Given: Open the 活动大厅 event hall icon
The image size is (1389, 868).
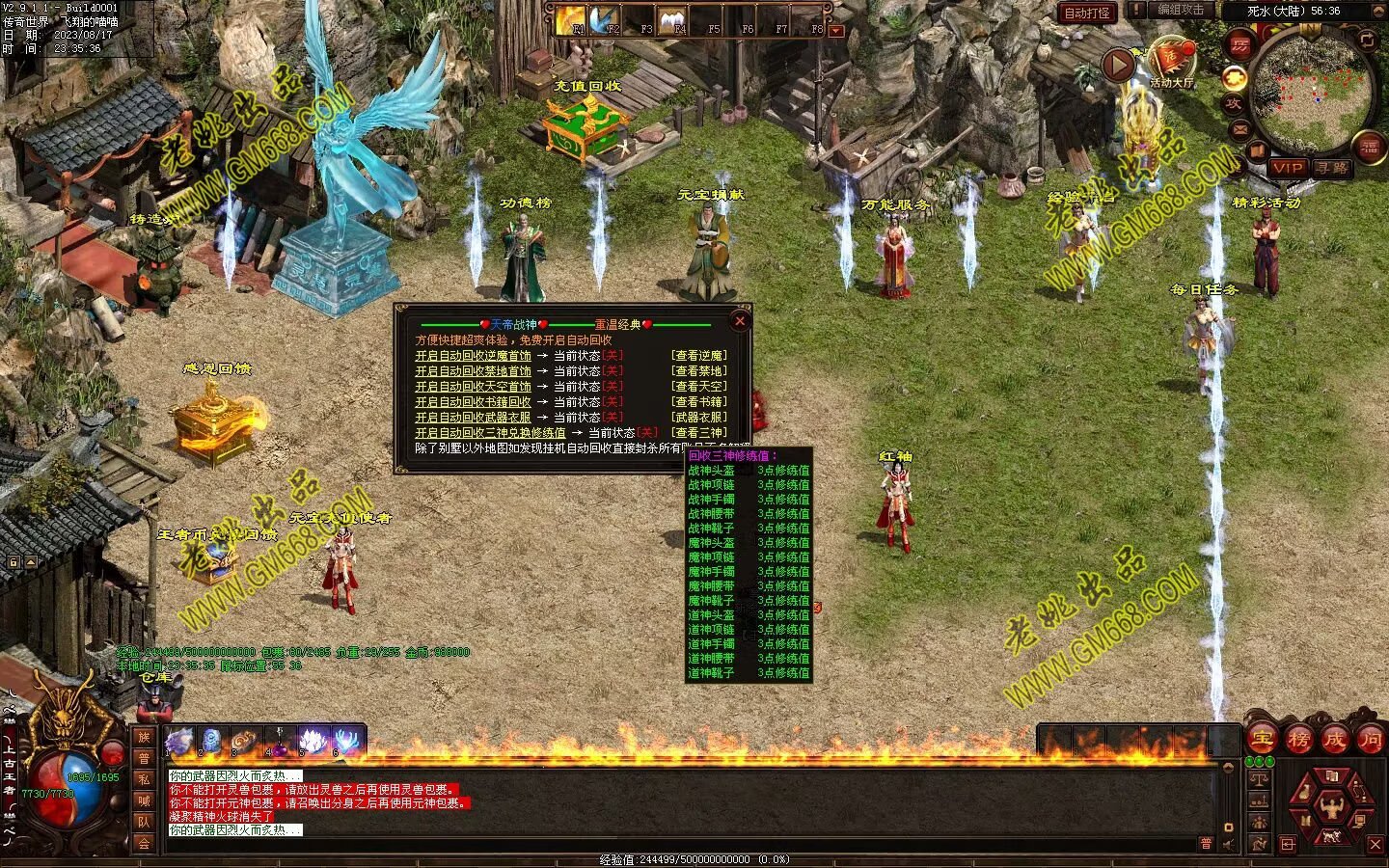Looking at the screenshot, I should point(1171,63).
